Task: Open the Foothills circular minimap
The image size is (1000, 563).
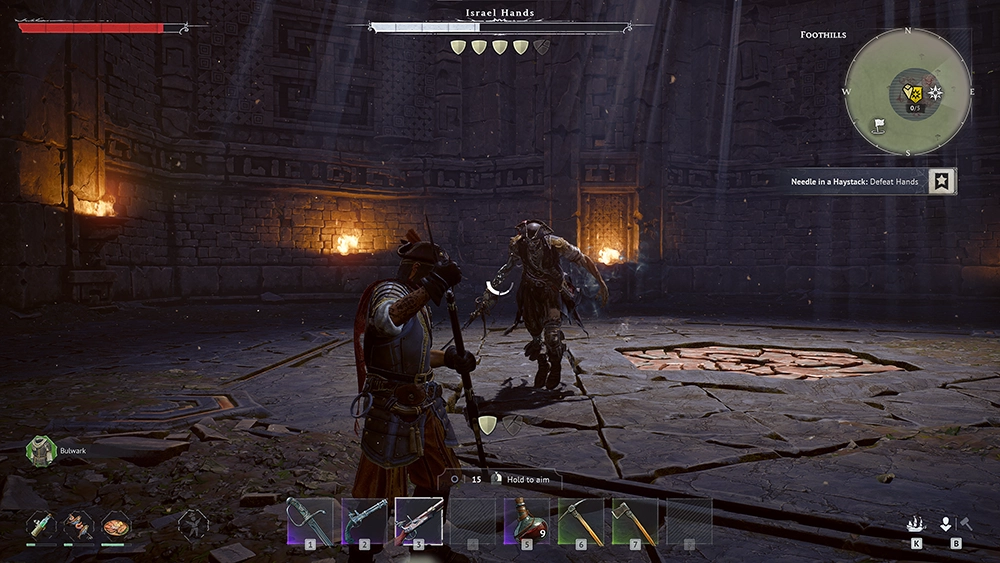Action: click(908, 92)
